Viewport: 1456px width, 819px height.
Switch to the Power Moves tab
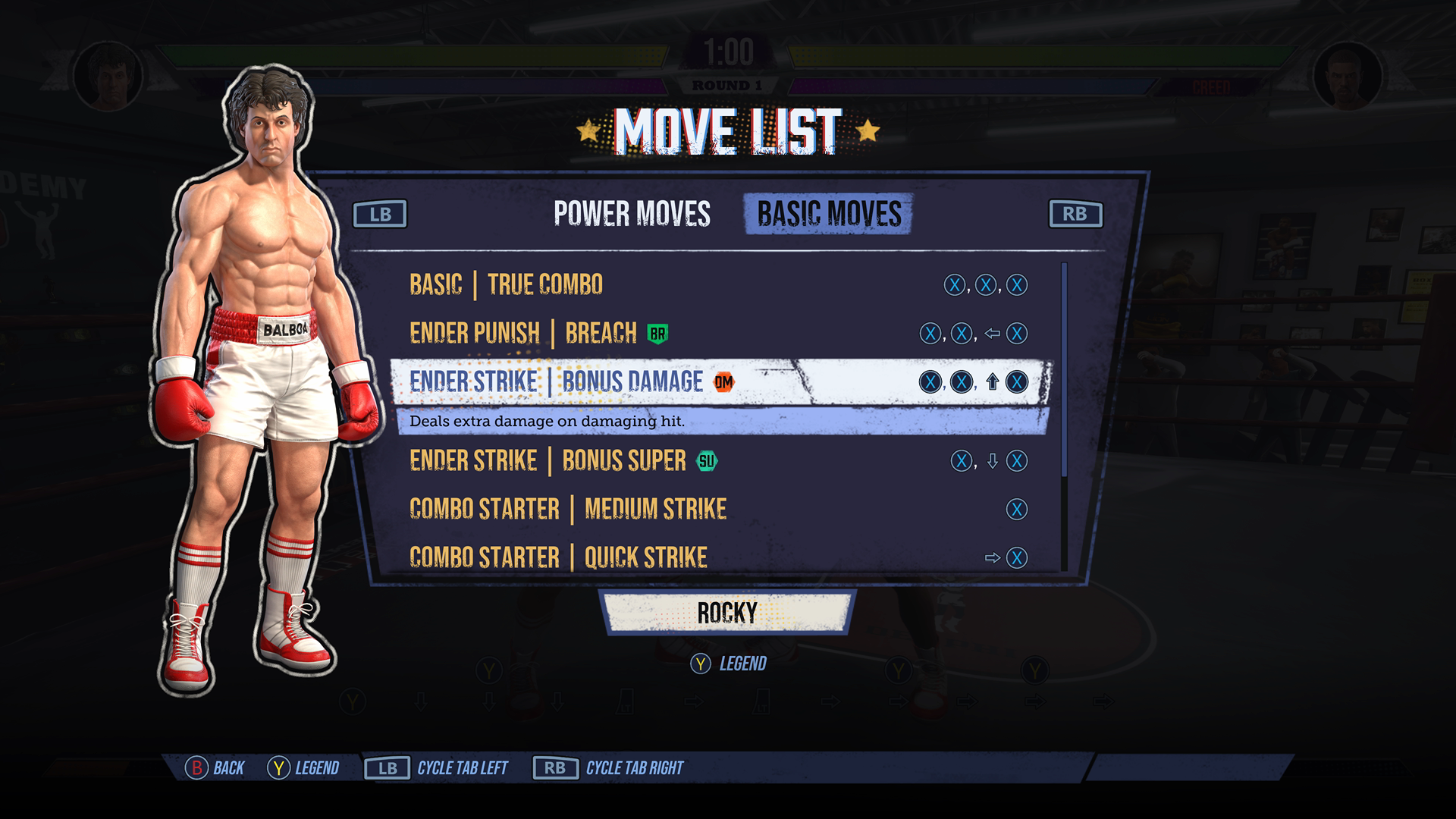pos(632,214)
